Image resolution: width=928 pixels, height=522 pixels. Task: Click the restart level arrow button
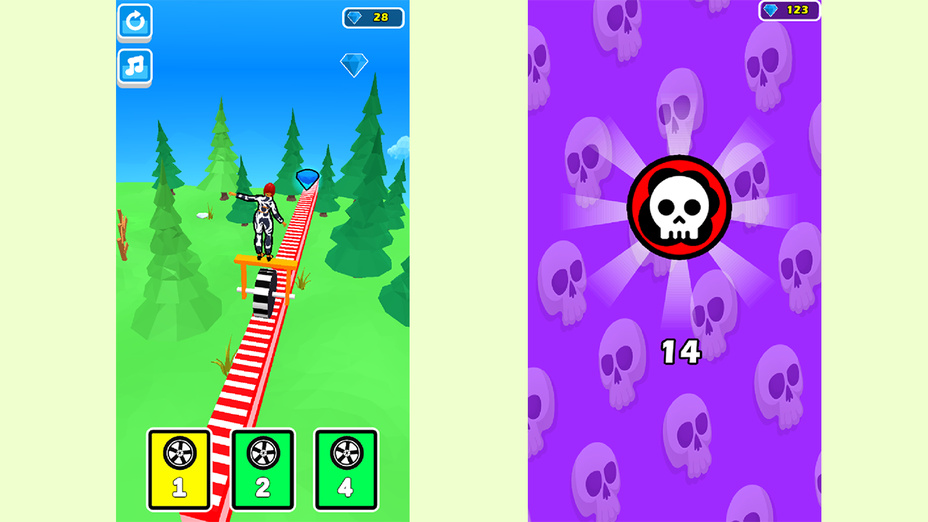coord(135,21)
